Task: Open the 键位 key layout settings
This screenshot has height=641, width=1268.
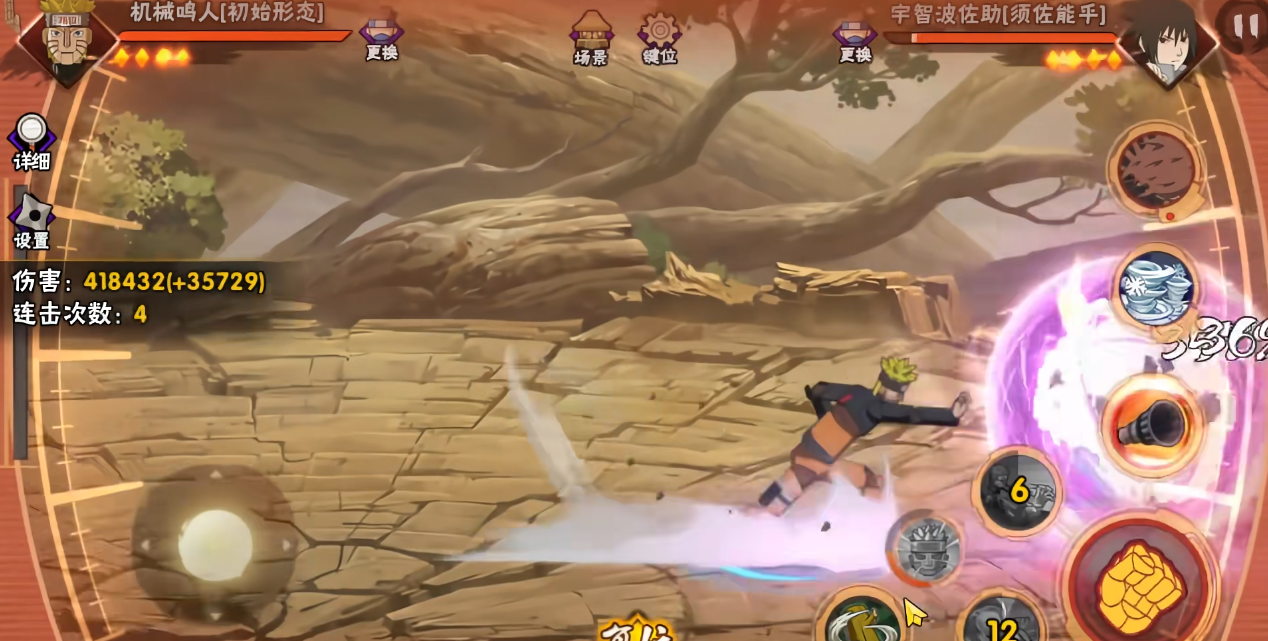Action: tap(659, 36)
